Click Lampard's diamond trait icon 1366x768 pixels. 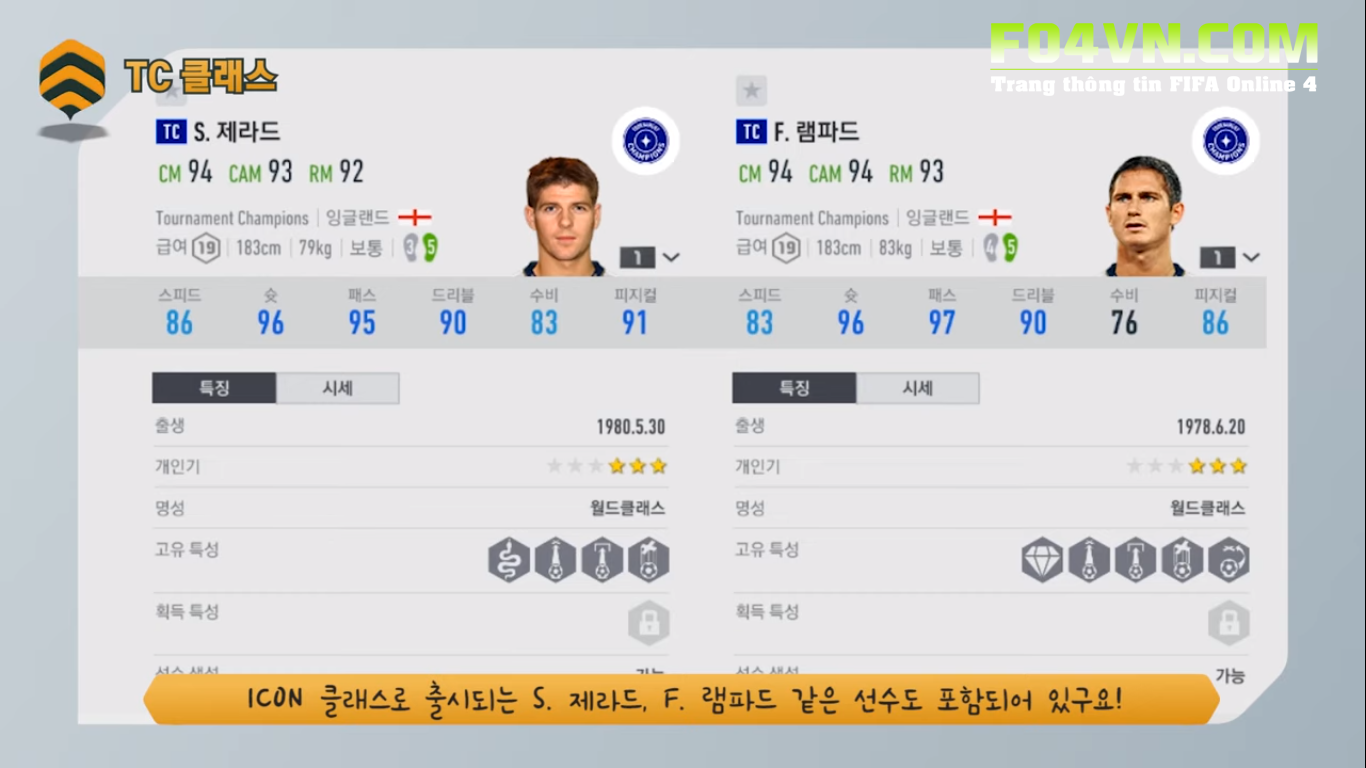click(1042, 560)
